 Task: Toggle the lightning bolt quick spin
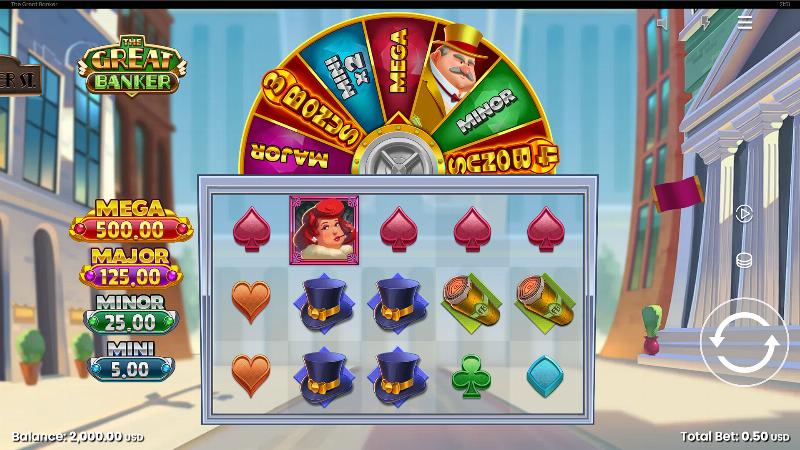tap(705, 22)
